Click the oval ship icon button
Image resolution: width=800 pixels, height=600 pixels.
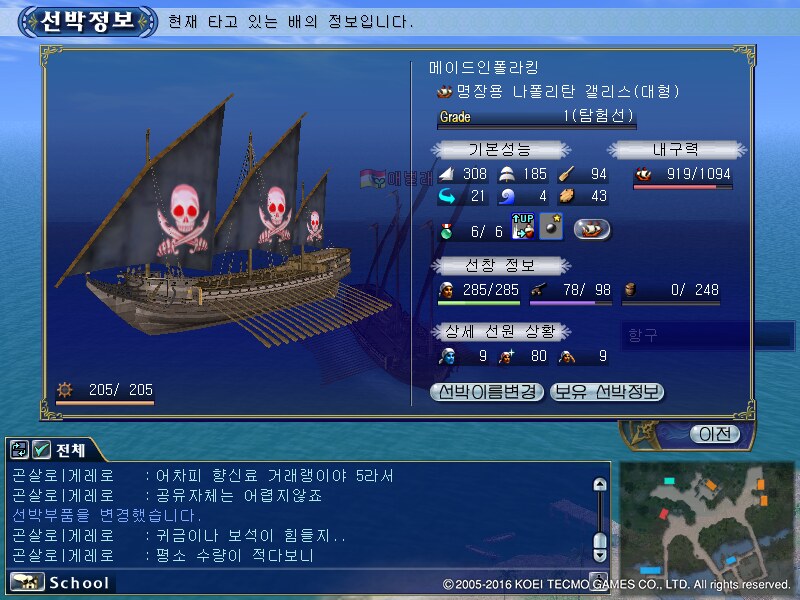[593, 229]
